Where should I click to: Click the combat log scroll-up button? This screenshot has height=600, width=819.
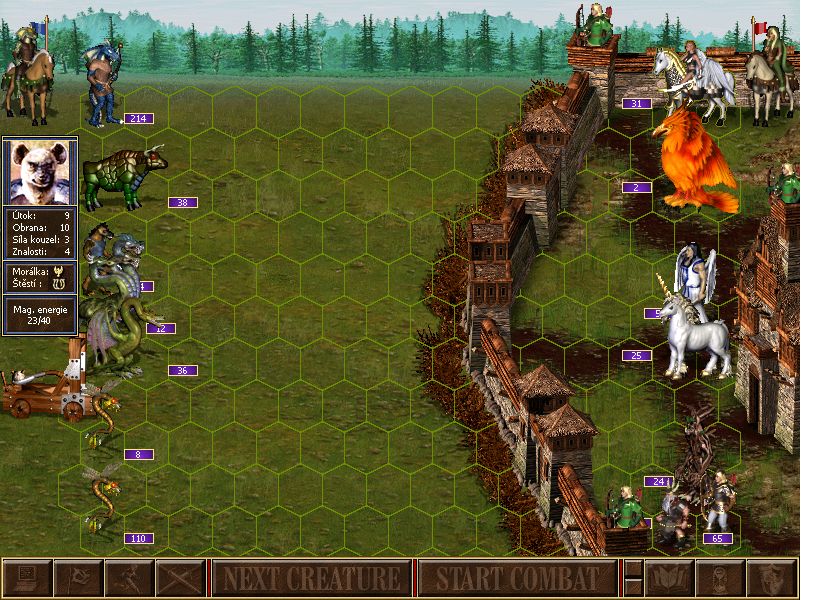[x=633, y=569]
